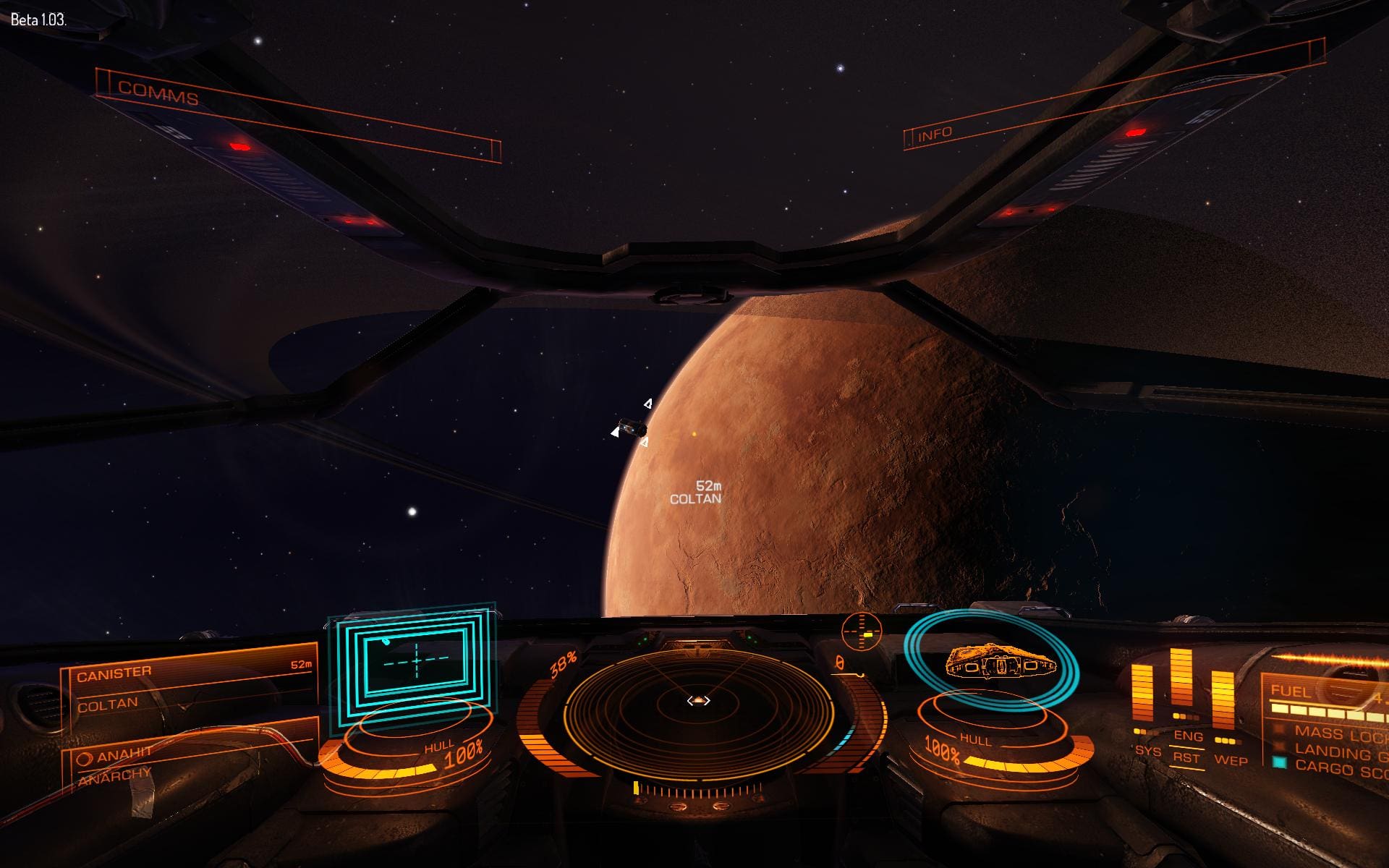Open the INFO panel
The width and height of the screenshot is (1389, 868).
tap(935, 135)
